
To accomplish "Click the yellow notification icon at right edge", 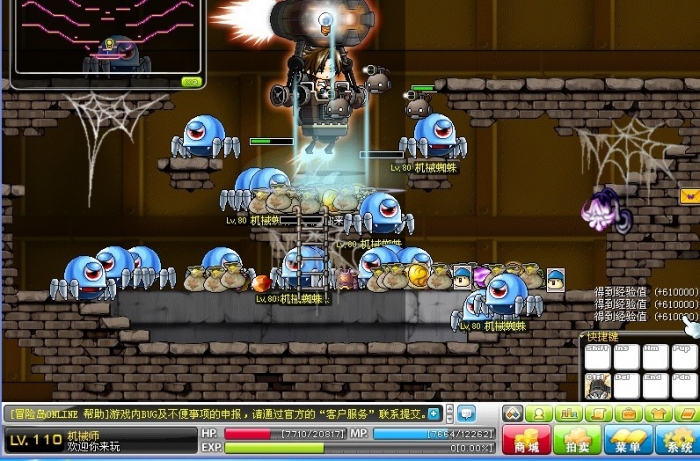I will tap(688, 196).
